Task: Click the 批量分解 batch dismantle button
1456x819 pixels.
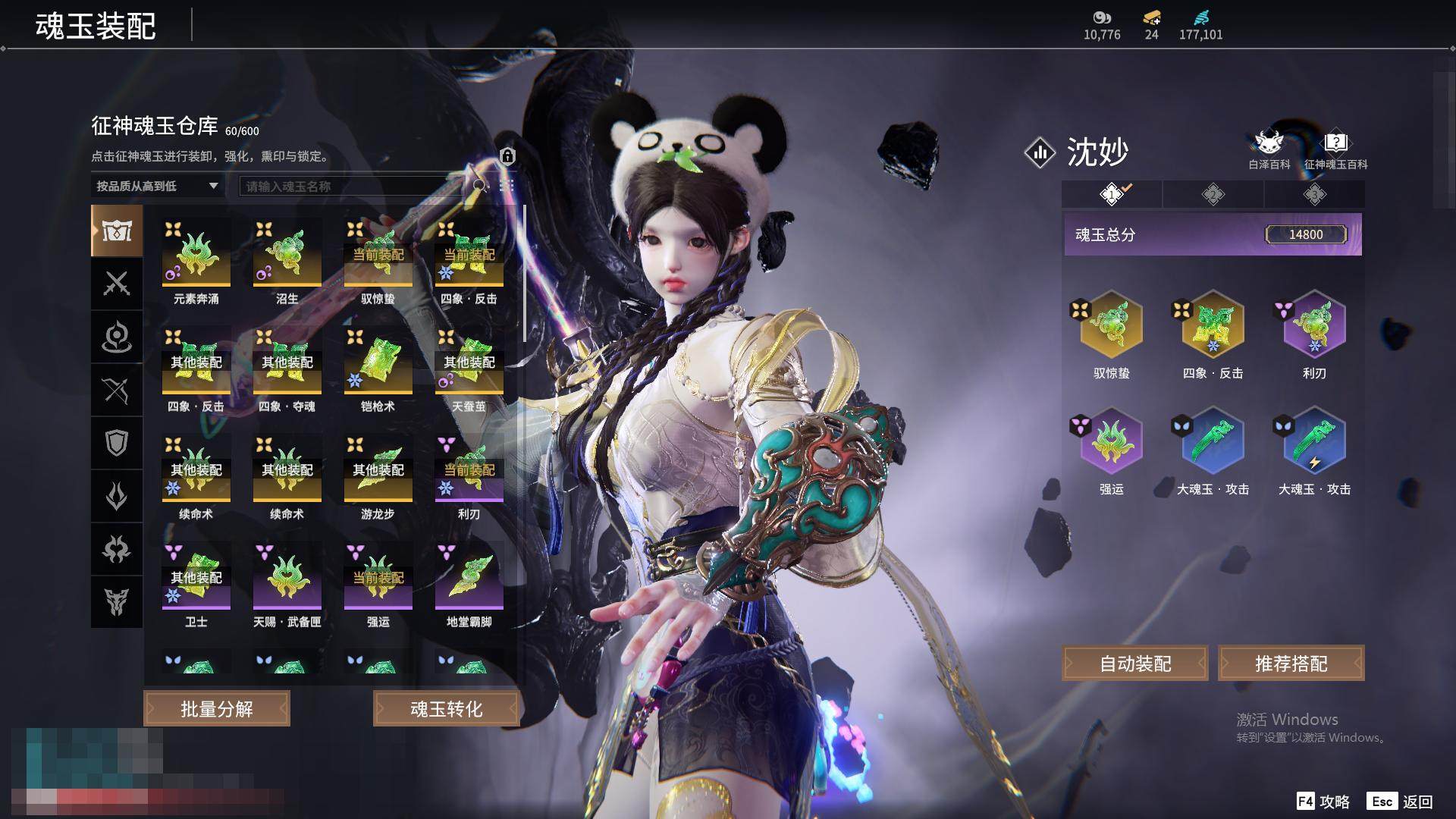Action: coord(217,708)
